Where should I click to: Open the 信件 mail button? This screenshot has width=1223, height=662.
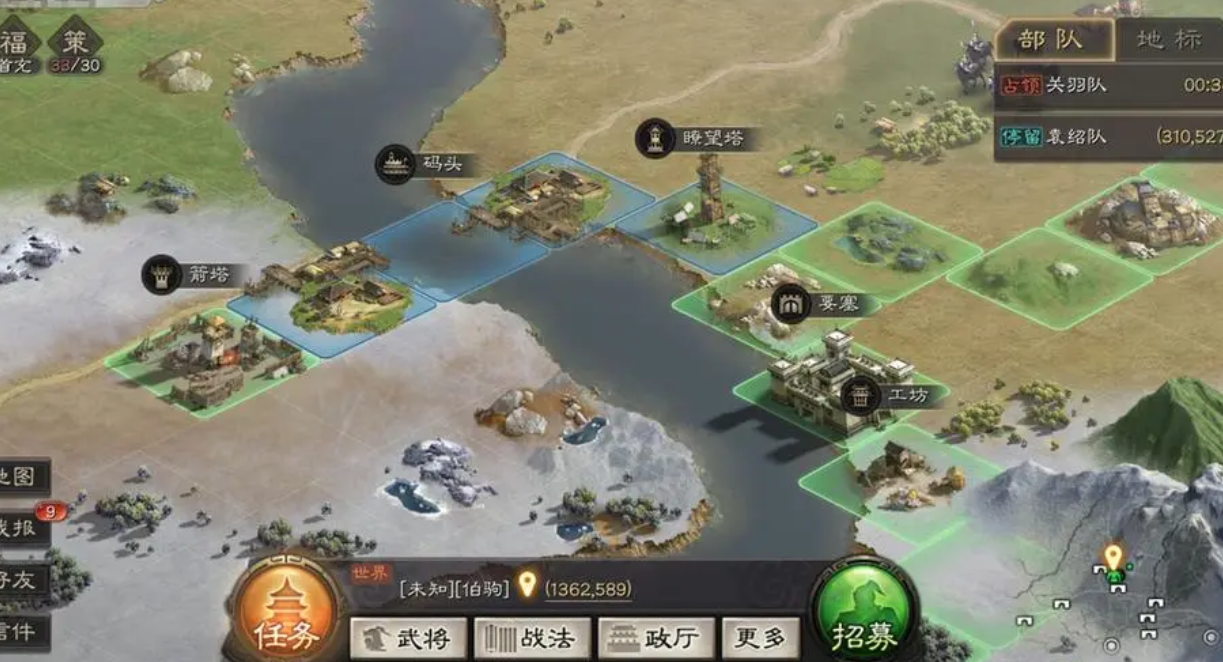coord(22,632)
